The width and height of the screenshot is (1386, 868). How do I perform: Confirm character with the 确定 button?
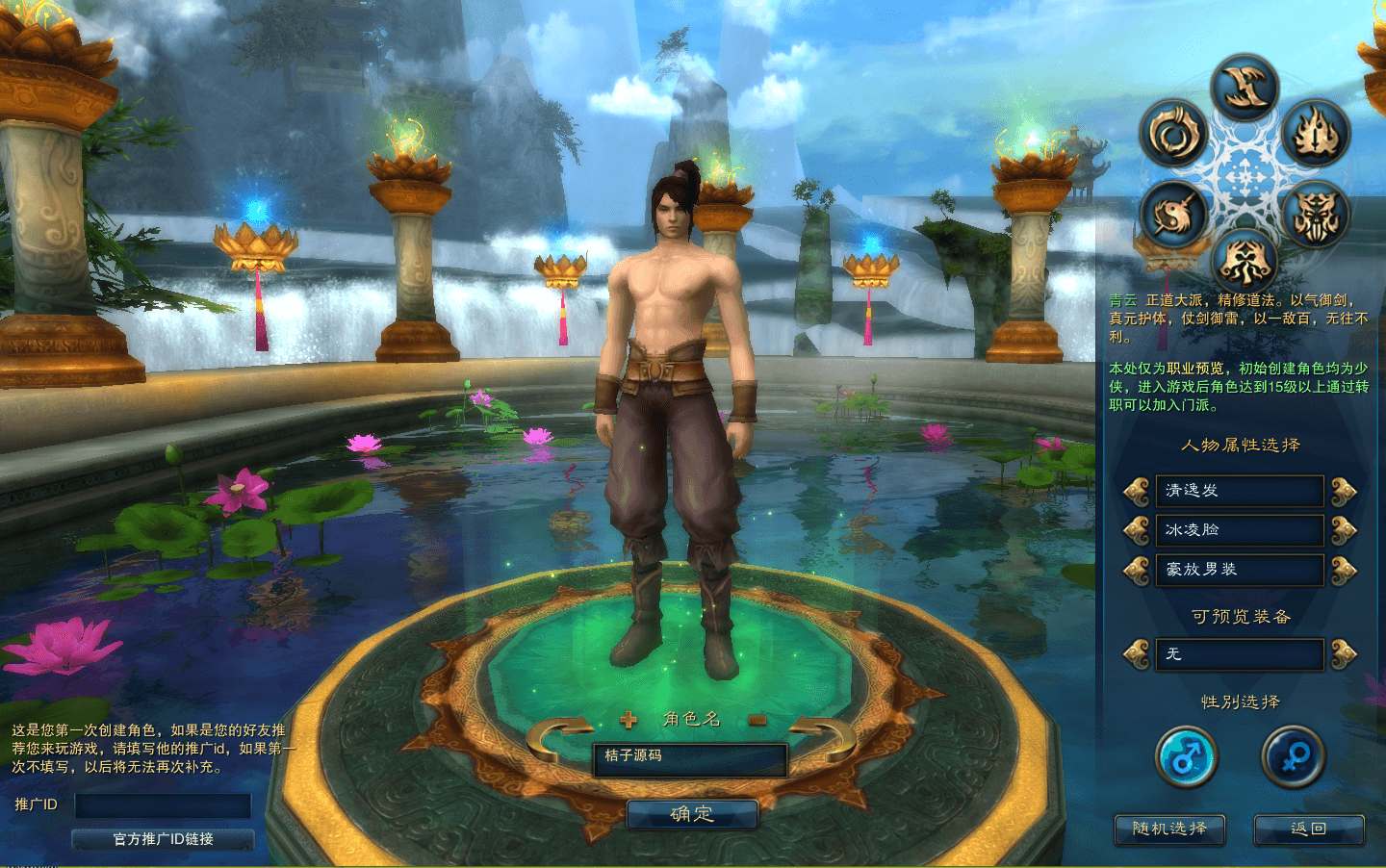[692, 814]
